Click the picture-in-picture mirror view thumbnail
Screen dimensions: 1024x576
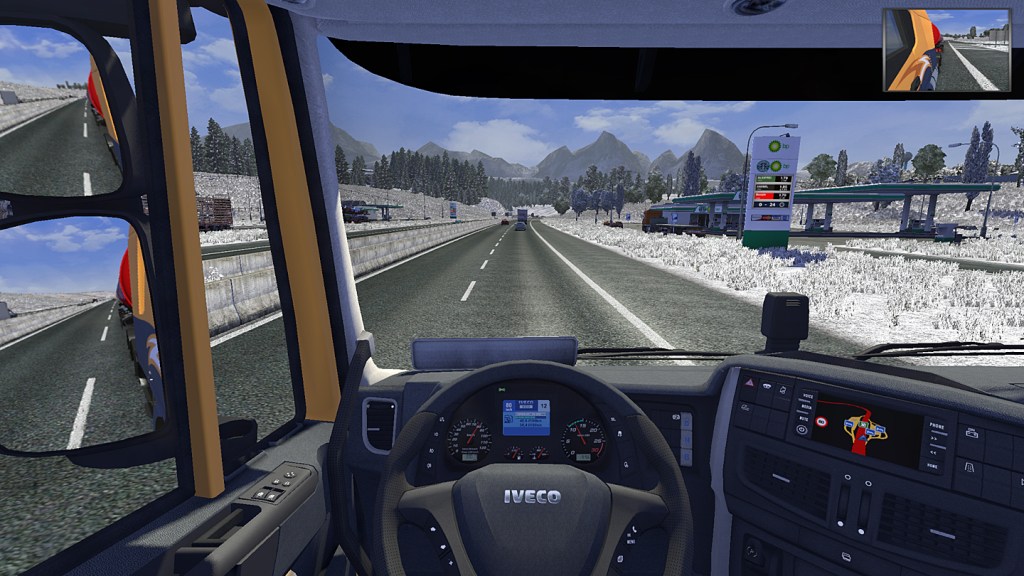(x=946, y=50)
